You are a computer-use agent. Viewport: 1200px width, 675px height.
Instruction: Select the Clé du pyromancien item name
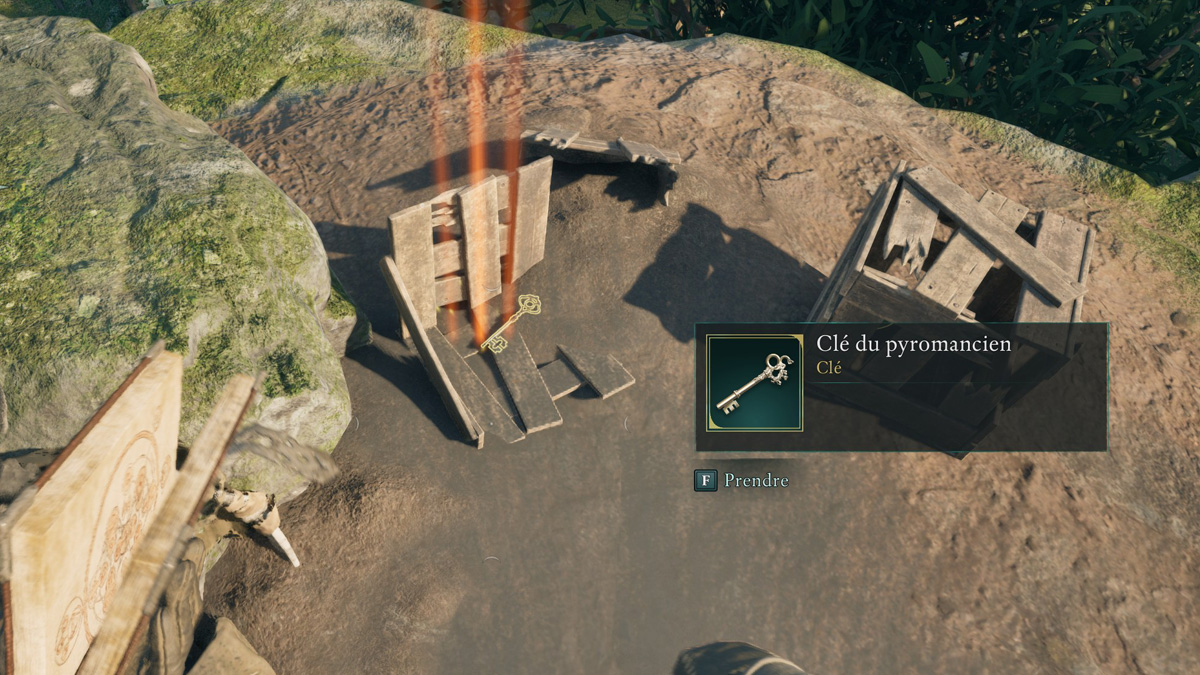click(x=913, y=344)
